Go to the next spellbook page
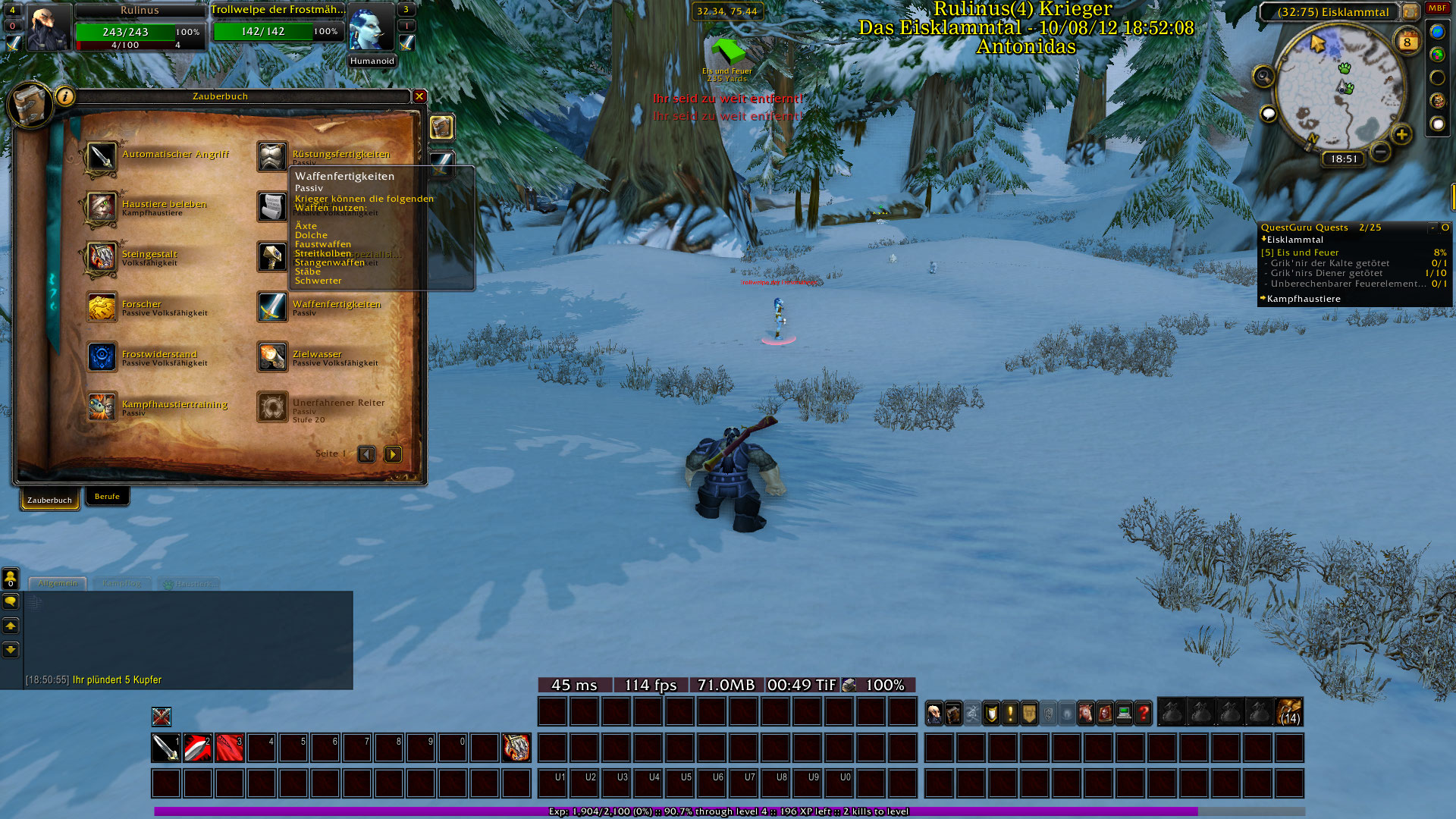 pos(393,454)
